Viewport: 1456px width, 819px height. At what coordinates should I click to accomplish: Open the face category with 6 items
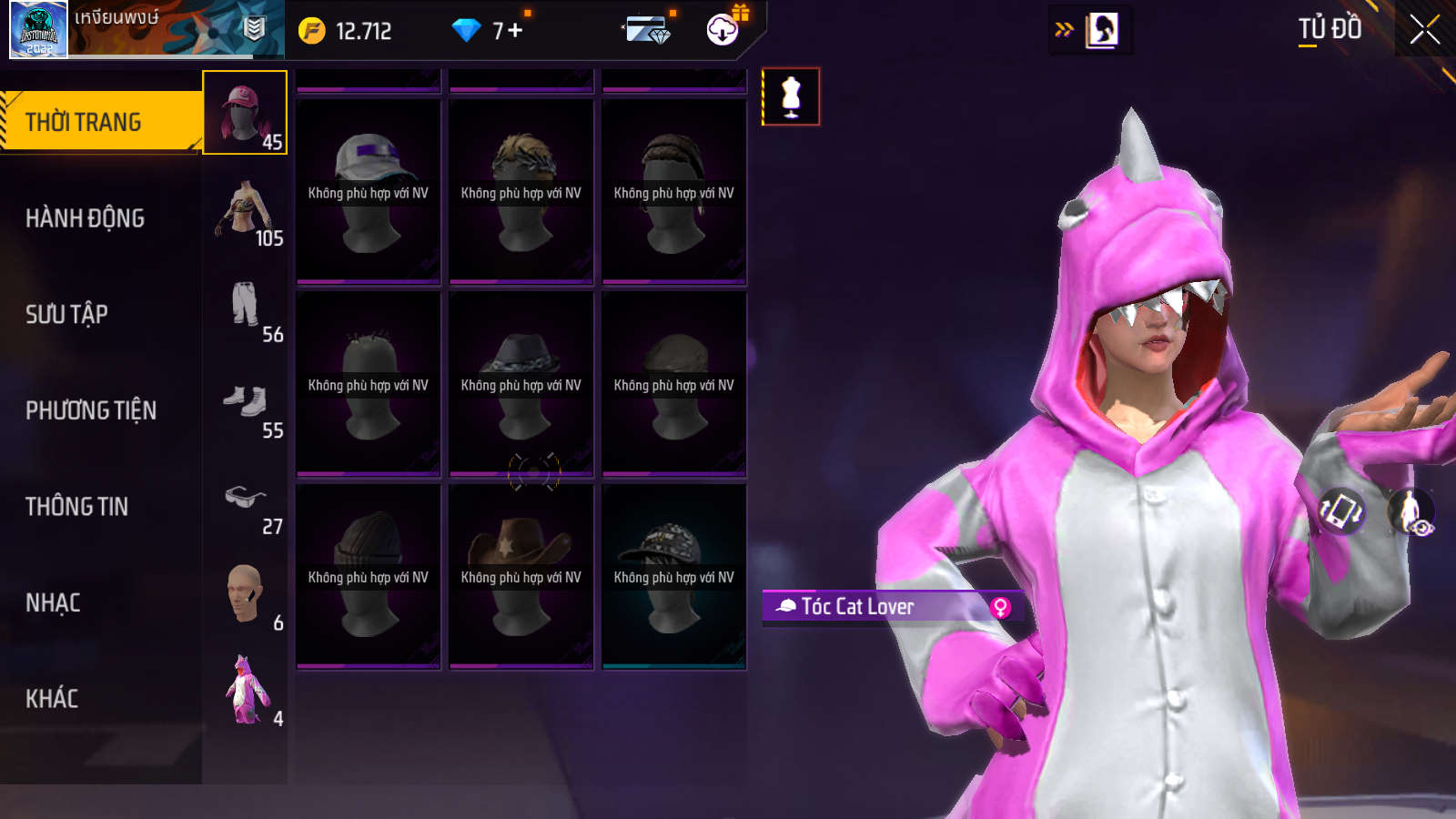pyautogui.click(x=245, y=594)
